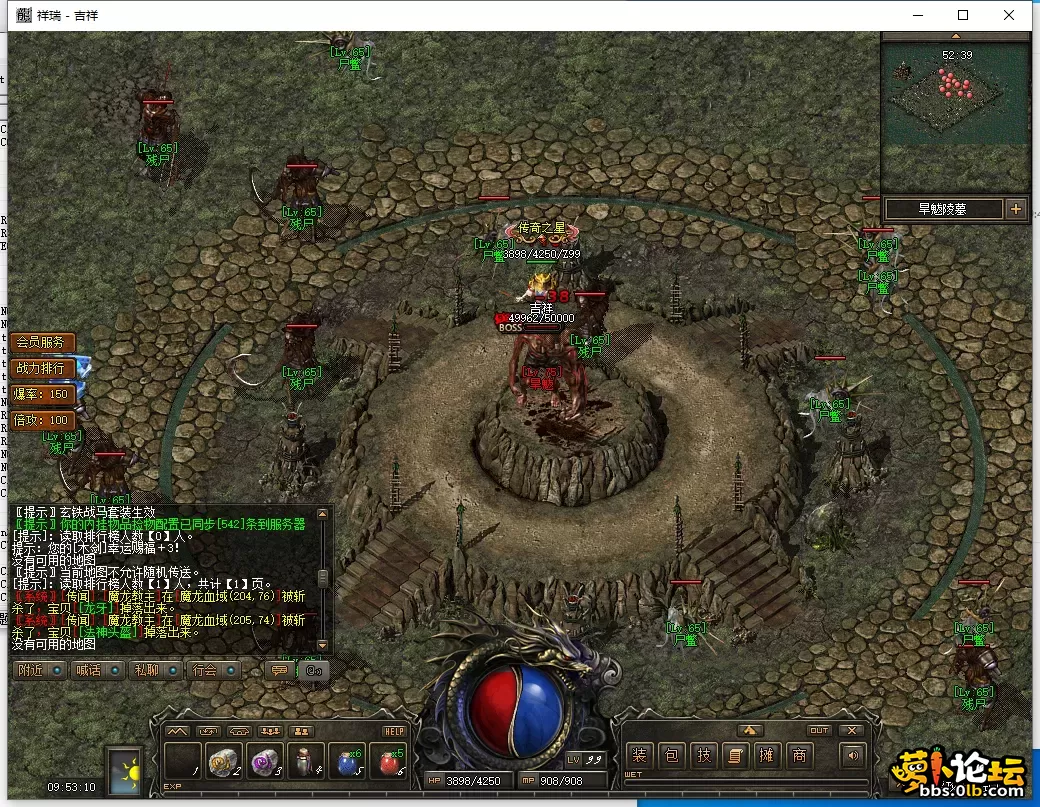Toggle the sound speaker button
The height and width of the screenshot is (807, 1040).
(x=852, y=756)
